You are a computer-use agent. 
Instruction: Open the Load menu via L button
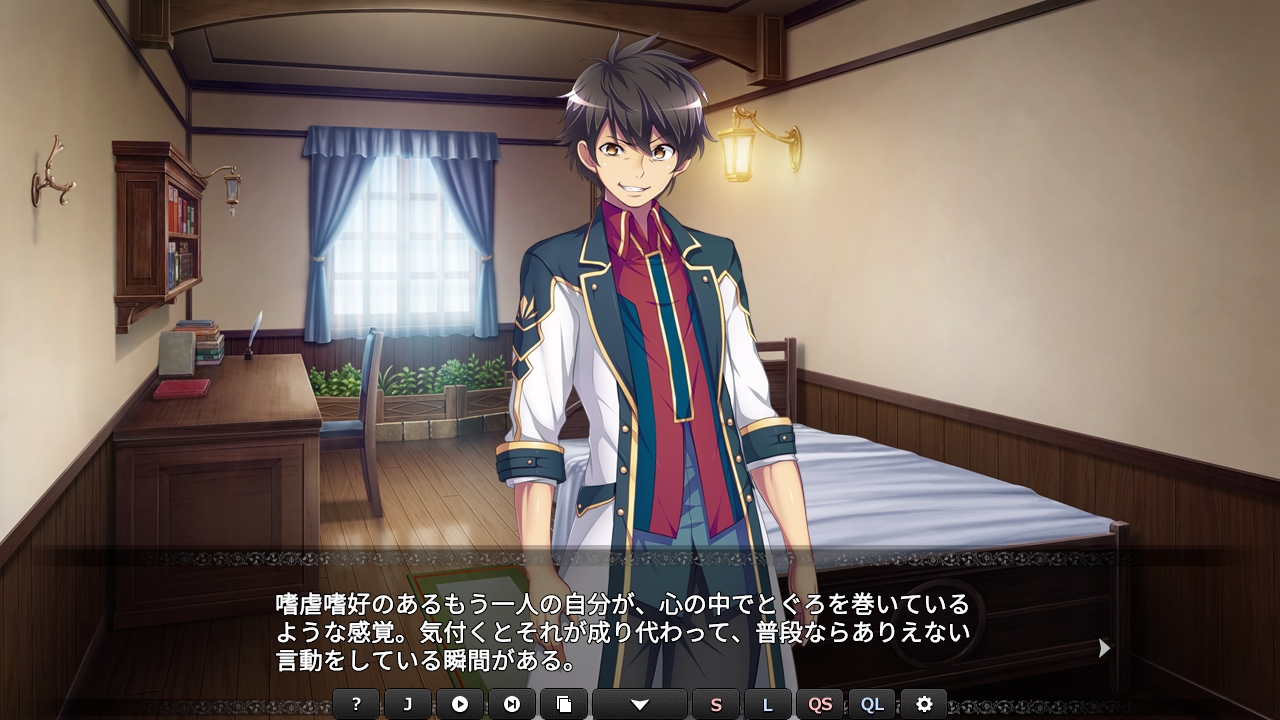pos(768,704)
